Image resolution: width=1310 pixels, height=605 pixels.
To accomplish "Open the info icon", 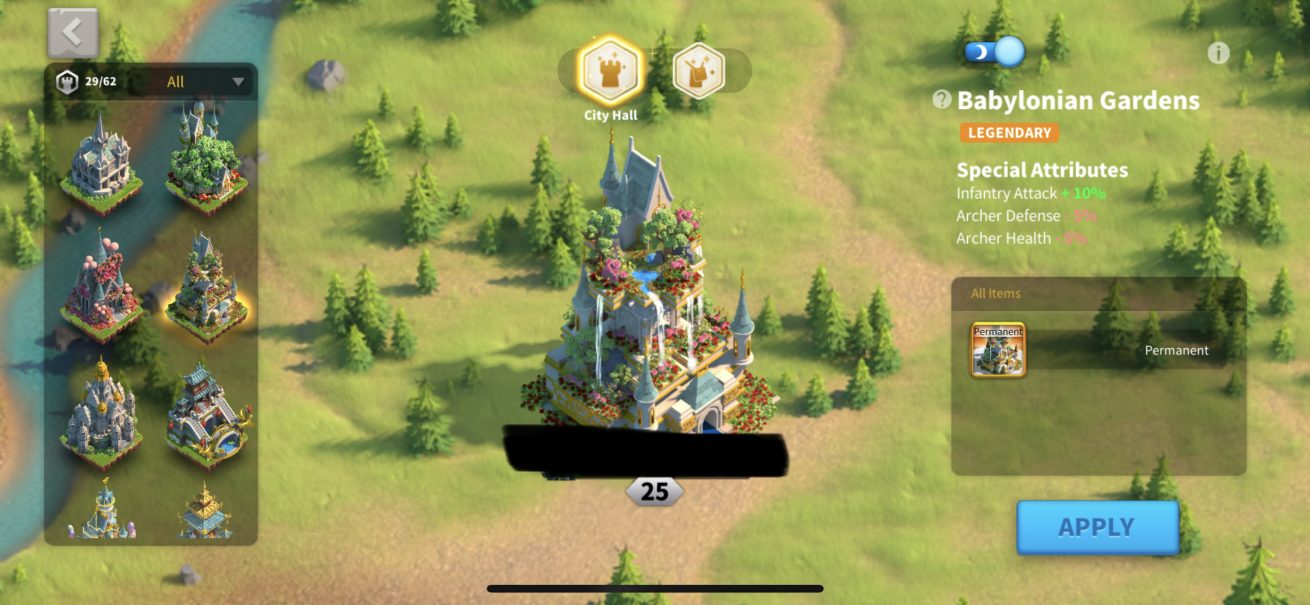I will pyautogui.click(x=1218, y=53).
